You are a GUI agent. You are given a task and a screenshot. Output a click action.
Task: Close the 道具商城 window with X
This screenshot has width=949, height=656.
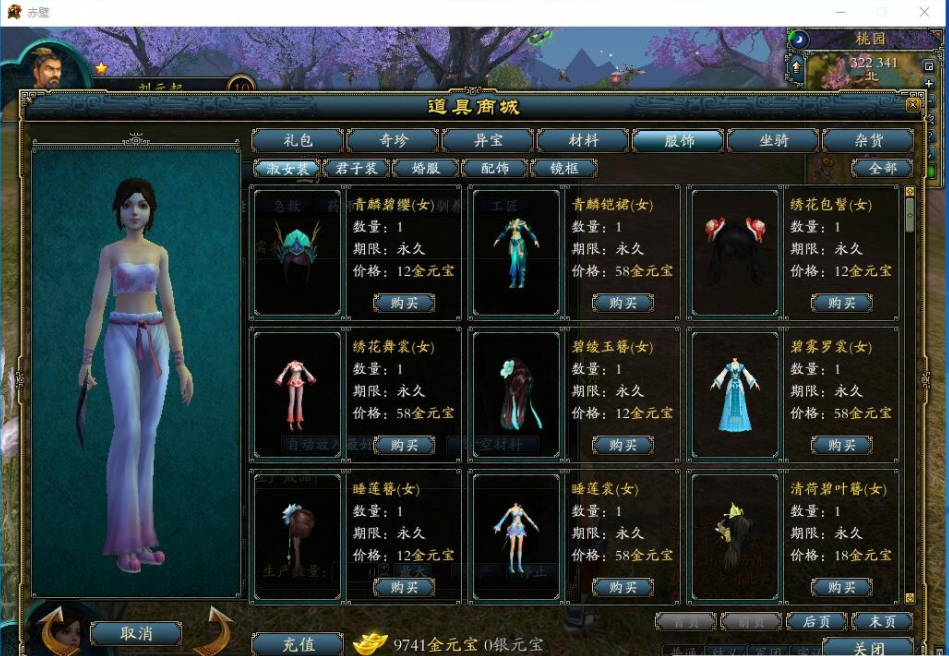tap(912, 104)
